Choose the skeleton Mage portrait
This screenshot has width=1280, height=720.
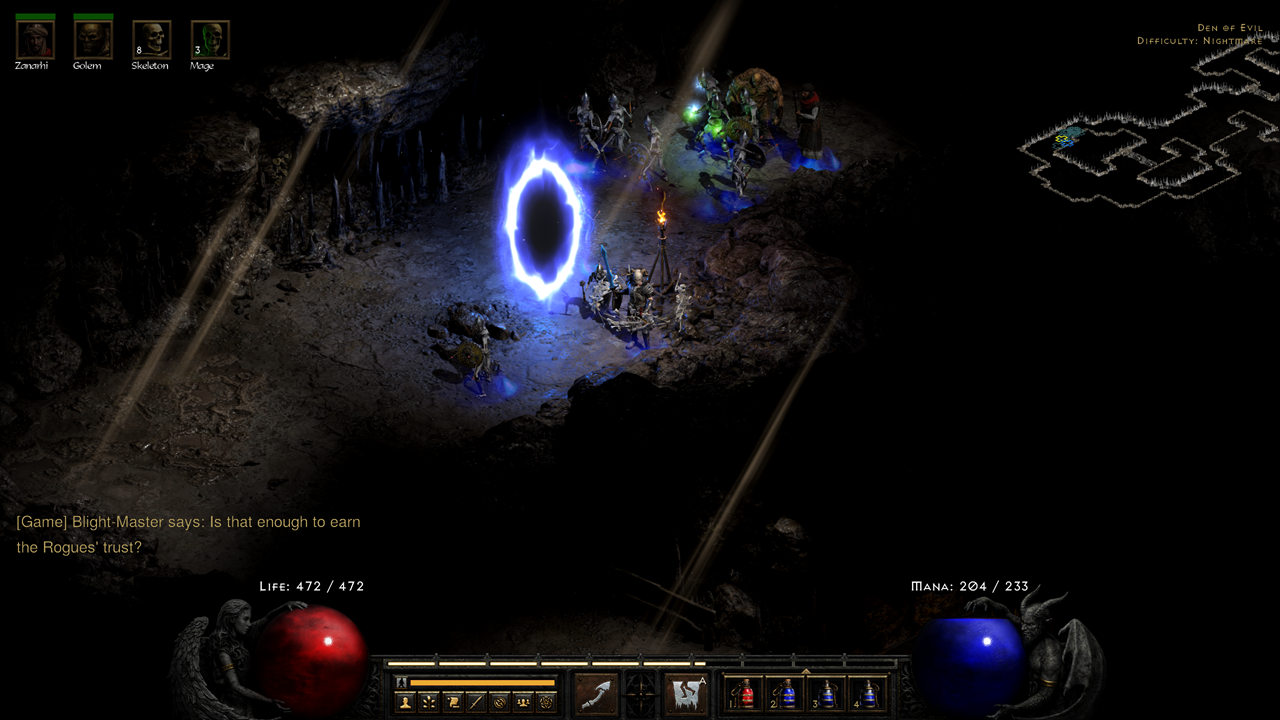[210, 40]
